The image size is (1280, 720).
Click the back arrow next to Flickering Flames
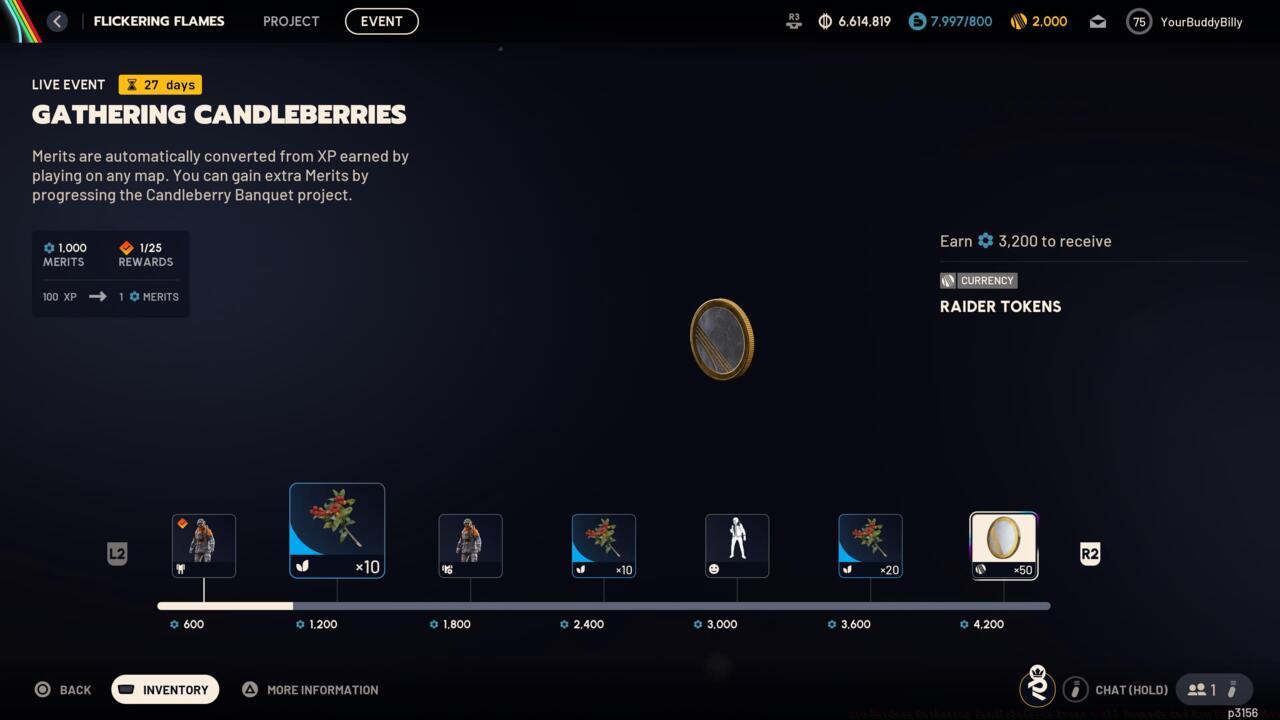(57, 21)
